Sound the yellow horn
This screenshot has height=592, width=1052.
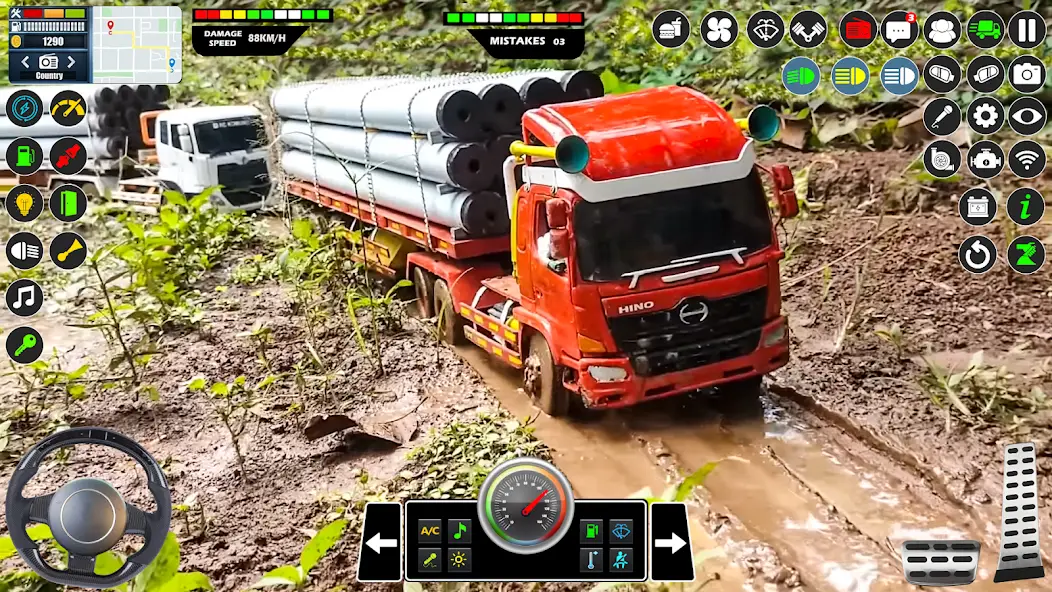(x=68, y=250)
